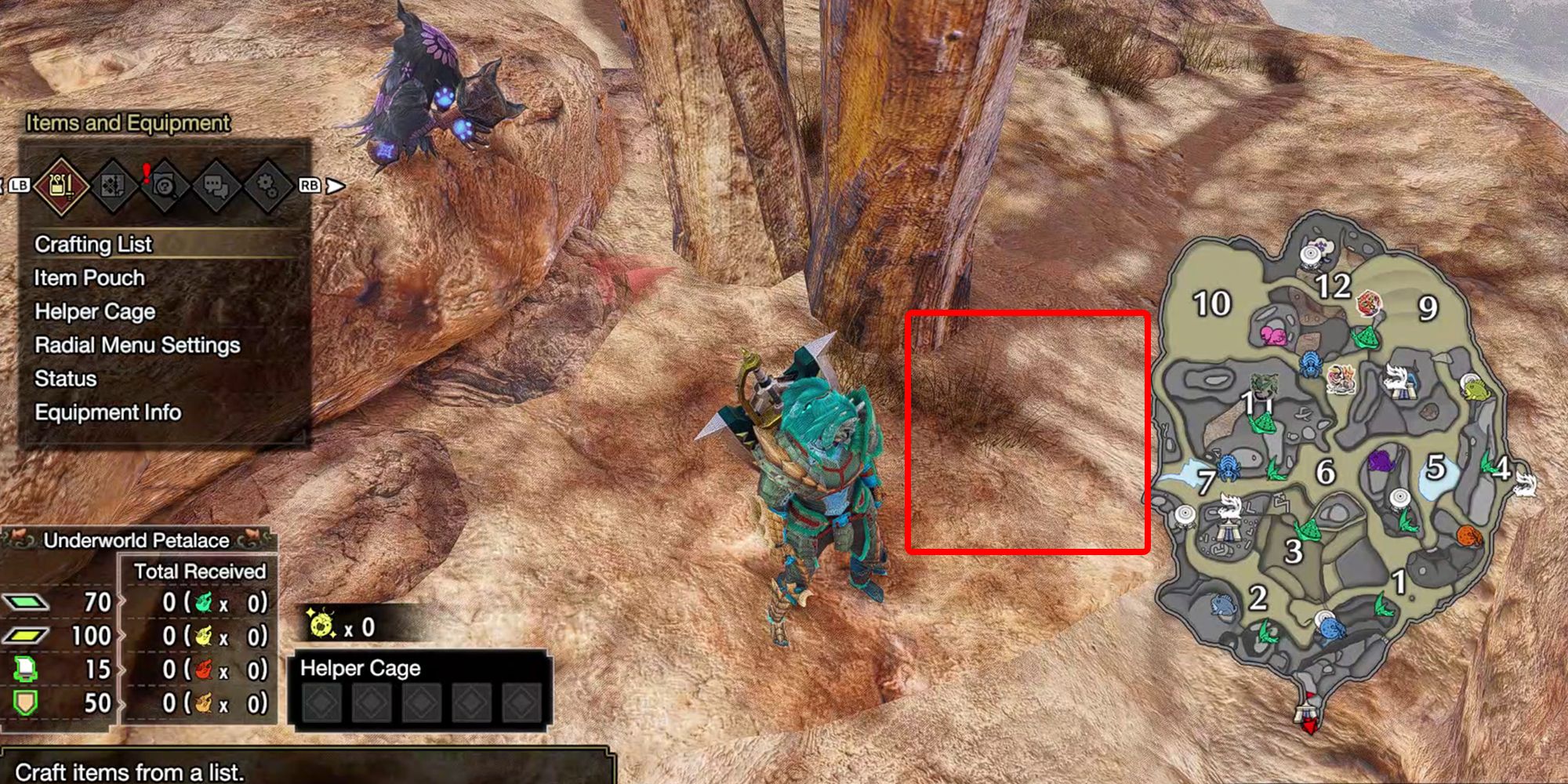Select Item Pouch from the menu
This screenshot has height=784, width=1568.
88,278
